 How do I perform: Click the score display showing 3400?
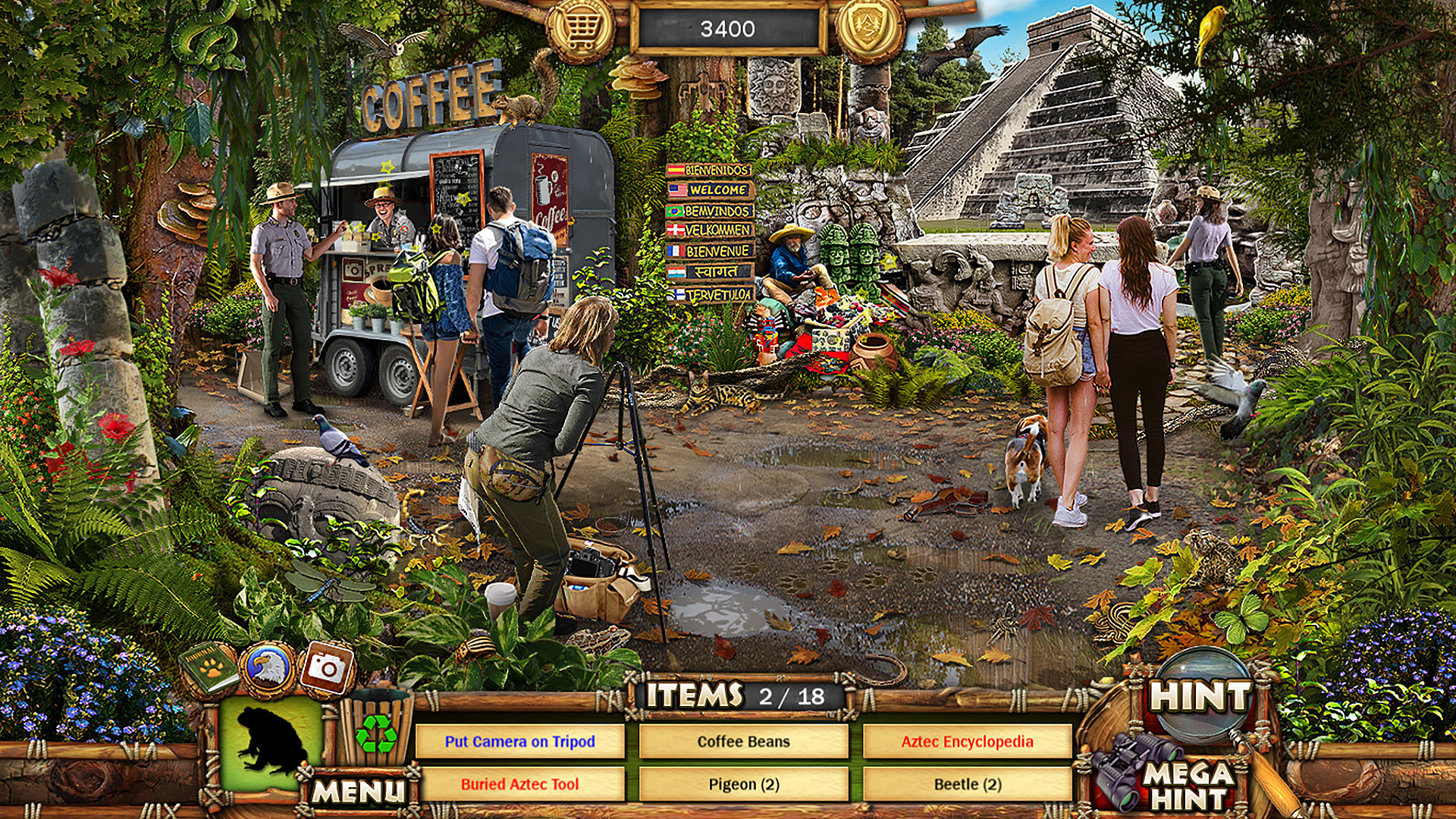tap(733, 29)
